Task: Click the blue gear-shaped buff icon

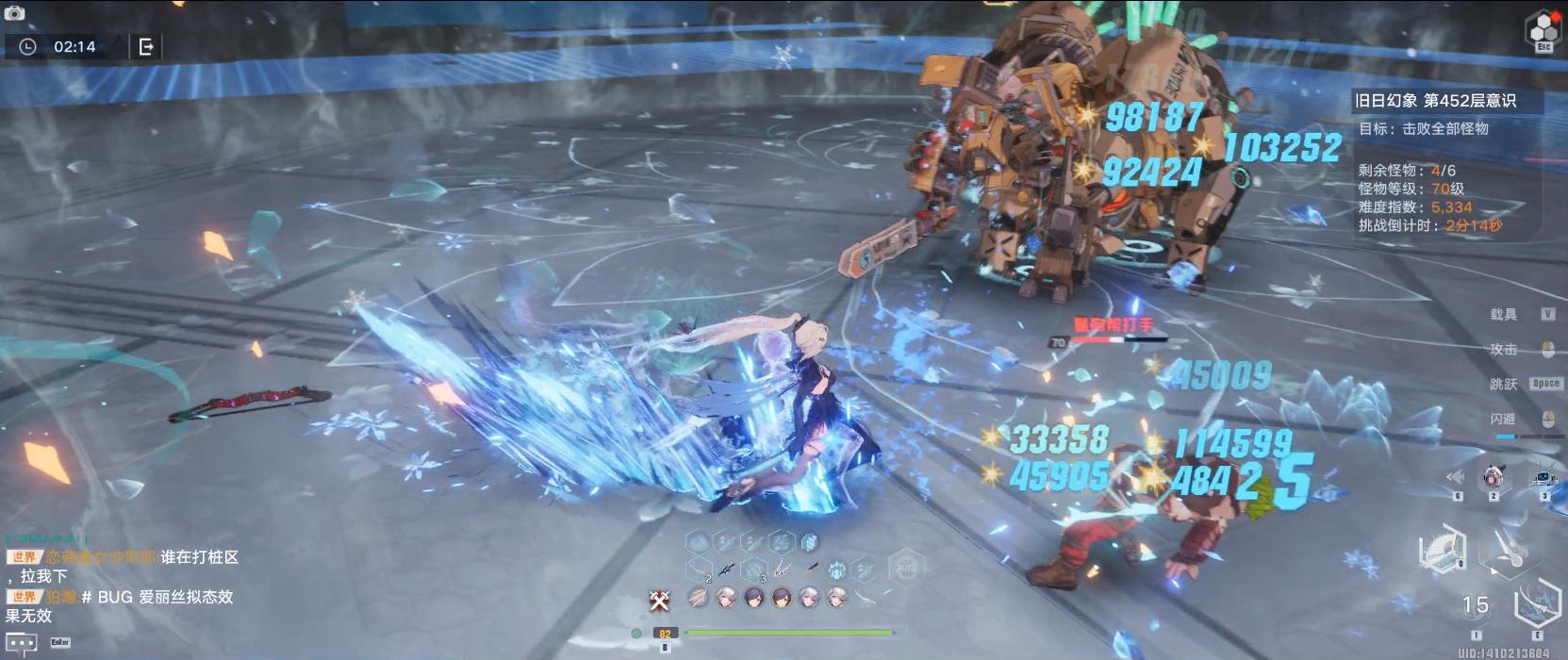Action: point(836,569)
